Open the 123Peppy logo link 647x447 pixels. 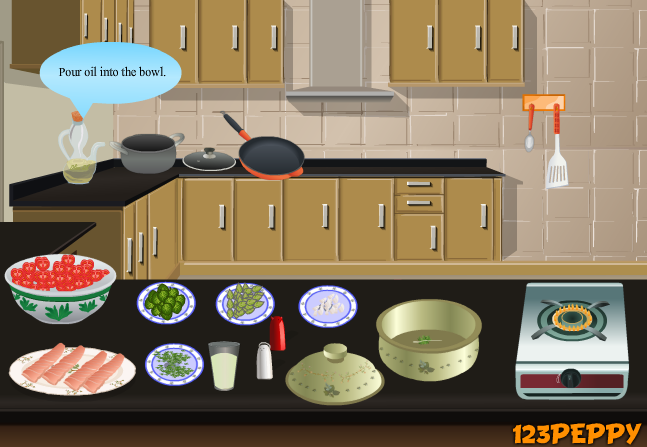point(576,433)
